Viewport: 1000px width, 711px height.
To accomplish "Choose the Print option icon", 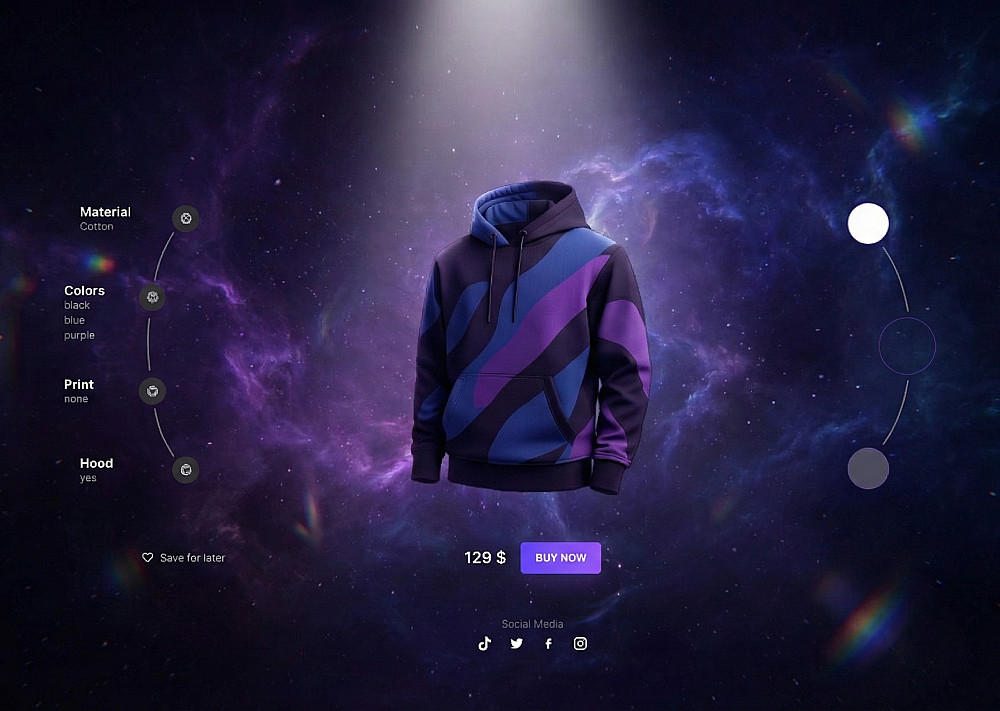I will pyautogui.click(x=152, y=390).
